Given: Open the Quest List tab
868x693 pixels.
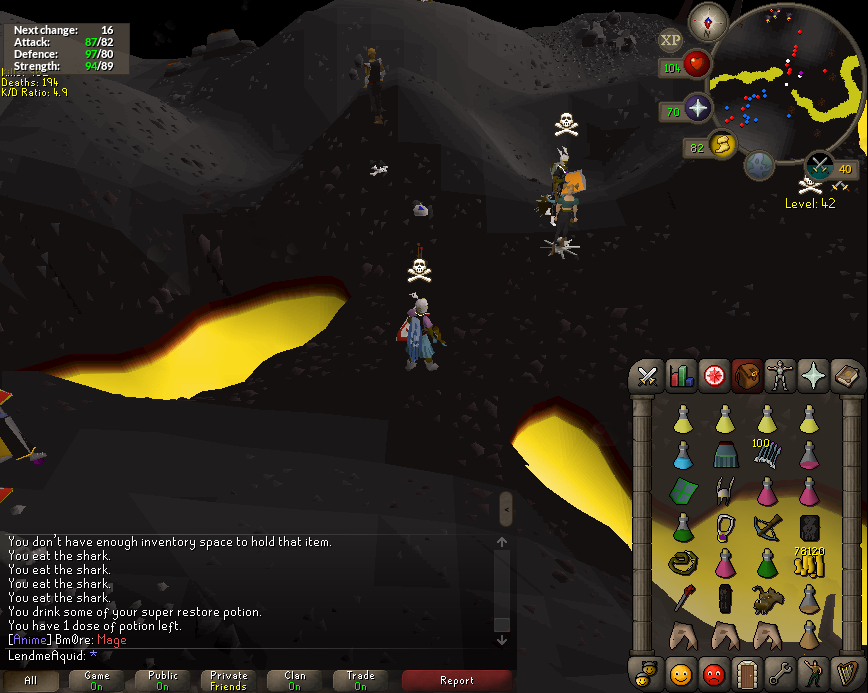Looking at the screenshot, I should pyautogui.click(x=714, y=377).
